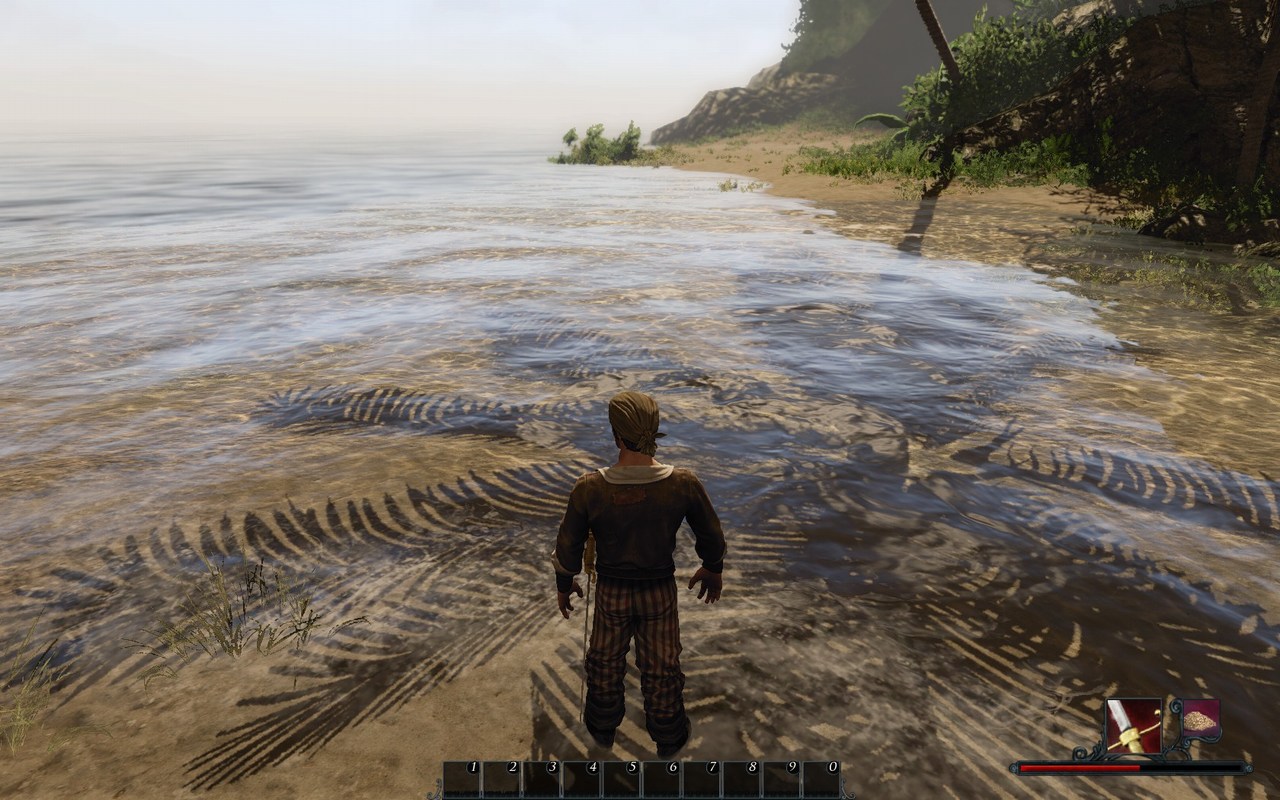Click hotbar slot number 0

click(822, 780)
